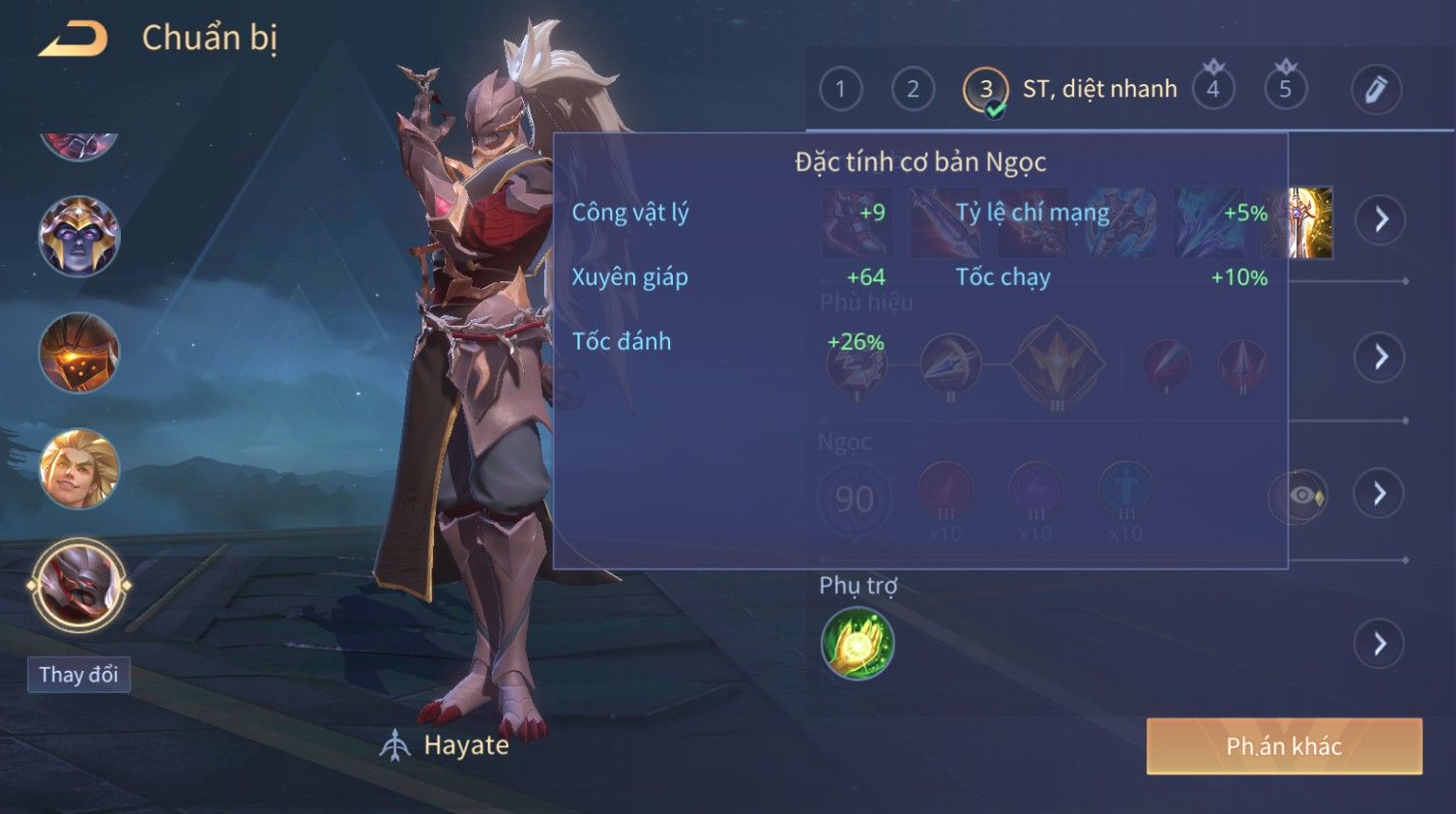Pick the blonde smiling hero portrait
The image size is (1456, 814).
click(x=79, y=469)
